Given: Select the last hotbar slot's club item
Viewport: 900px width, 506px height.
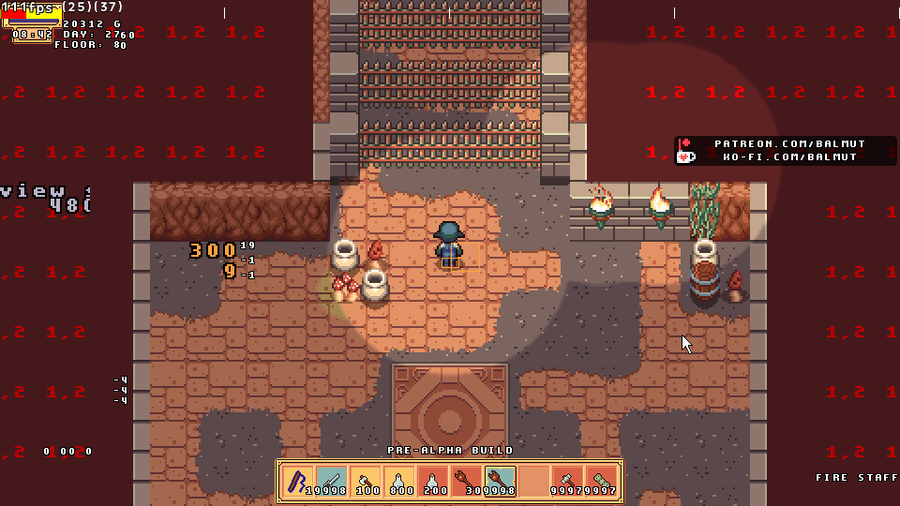Looking at the screenshot, I should click(x=602, y=482).
